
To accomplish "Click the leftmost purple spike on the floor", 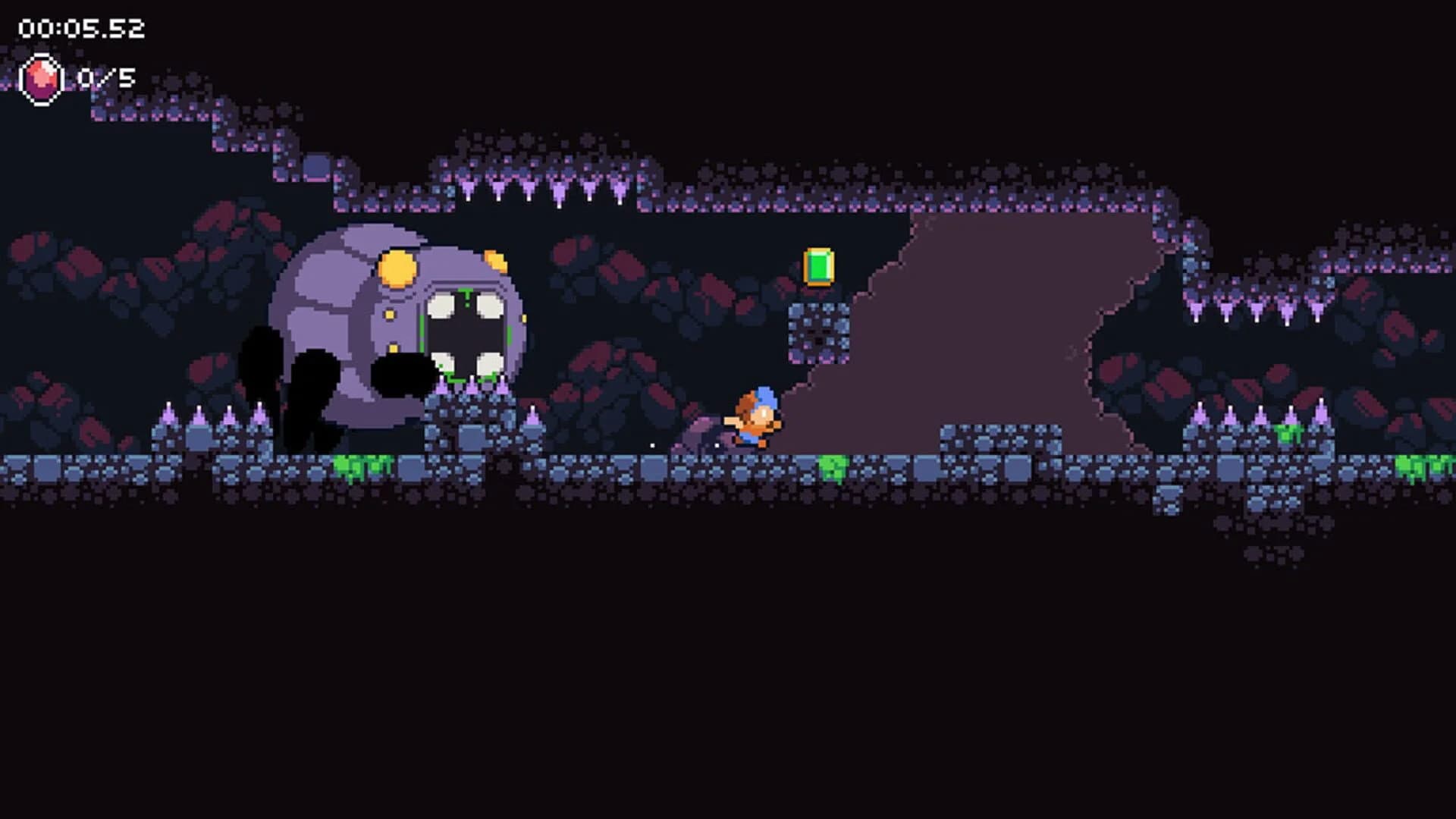I will click(x=168, y=413).
